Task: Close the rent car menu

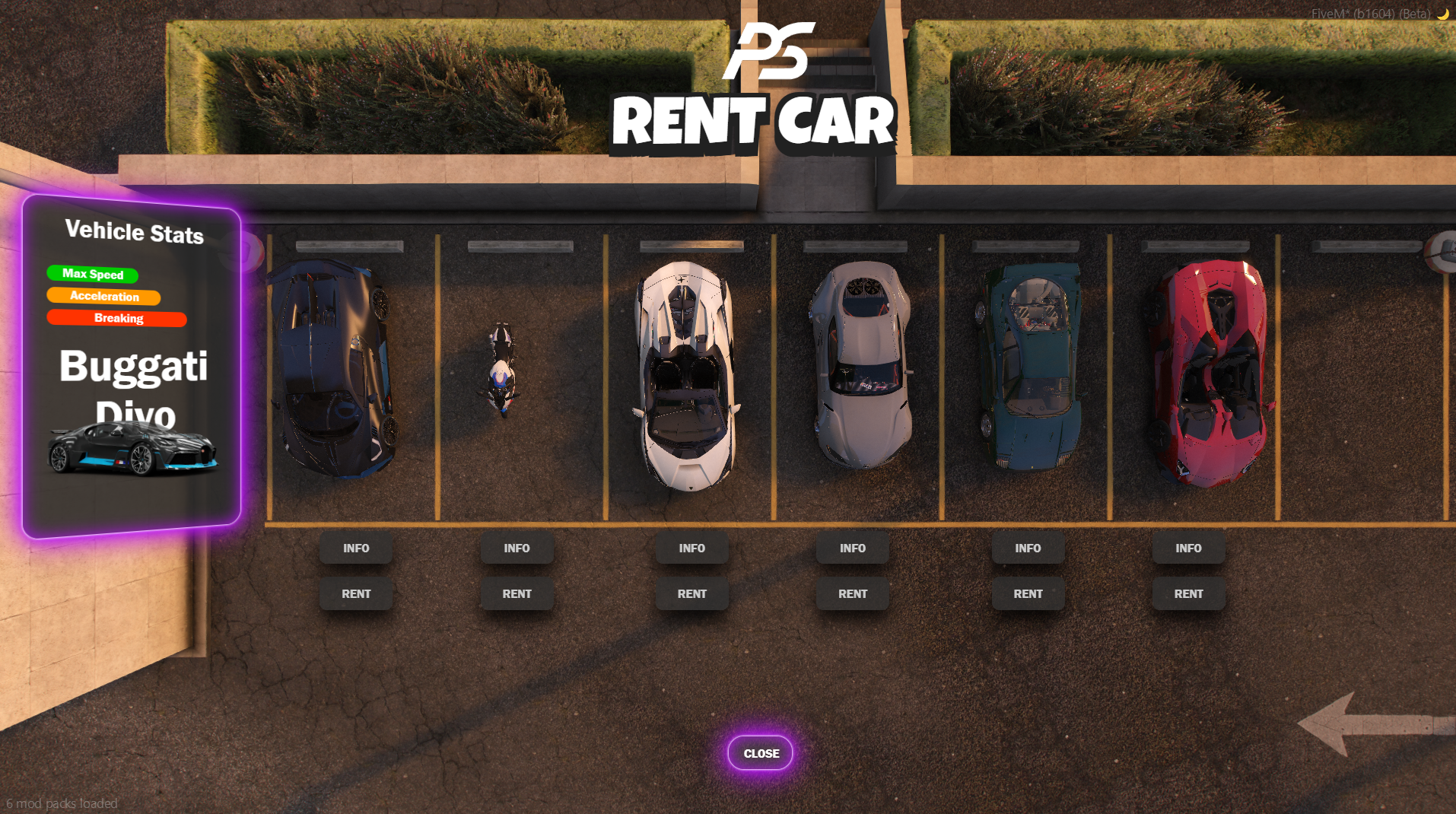Action: point(761,753)
